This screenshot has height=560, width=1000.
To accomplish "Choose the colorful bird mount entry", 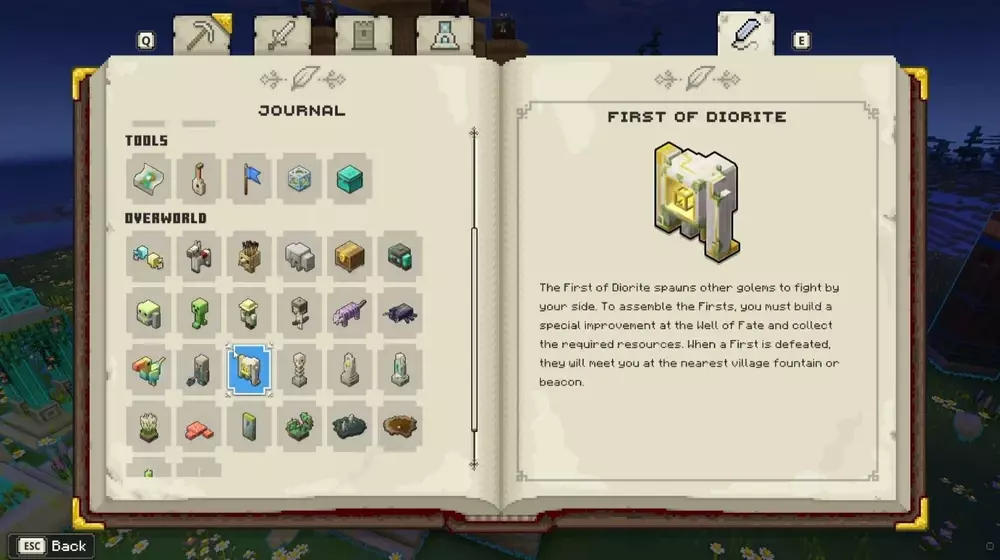I will coord(148,370).
